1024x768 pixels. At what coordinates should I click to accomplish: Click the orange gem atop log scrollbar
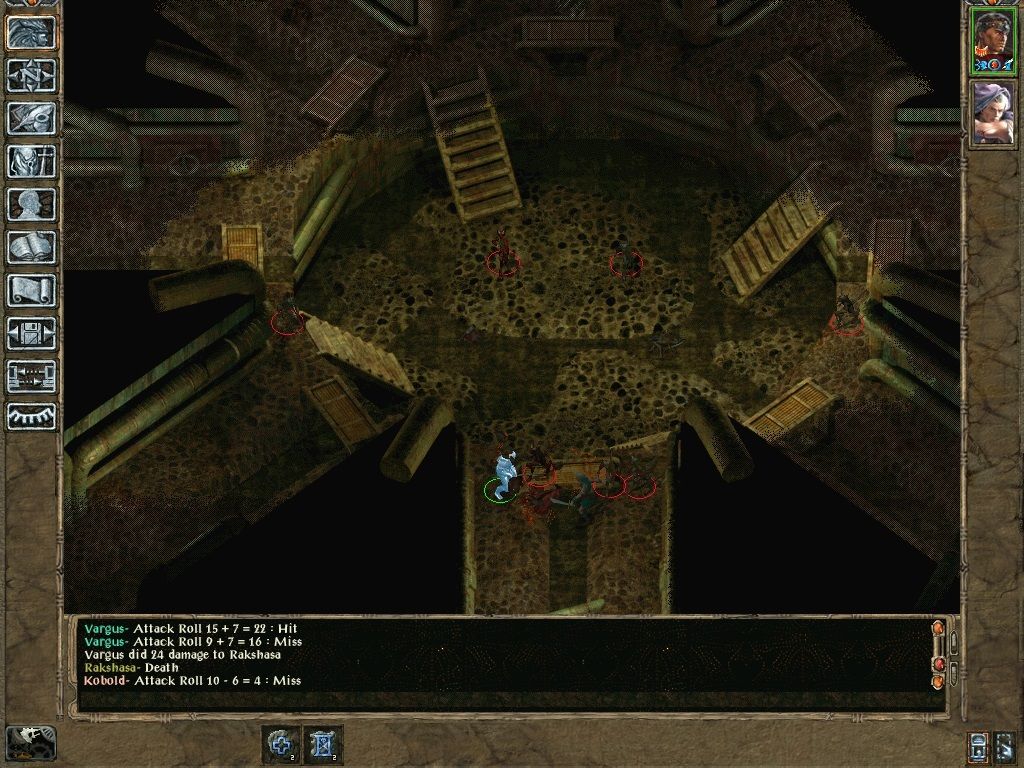tap(938, 628)
